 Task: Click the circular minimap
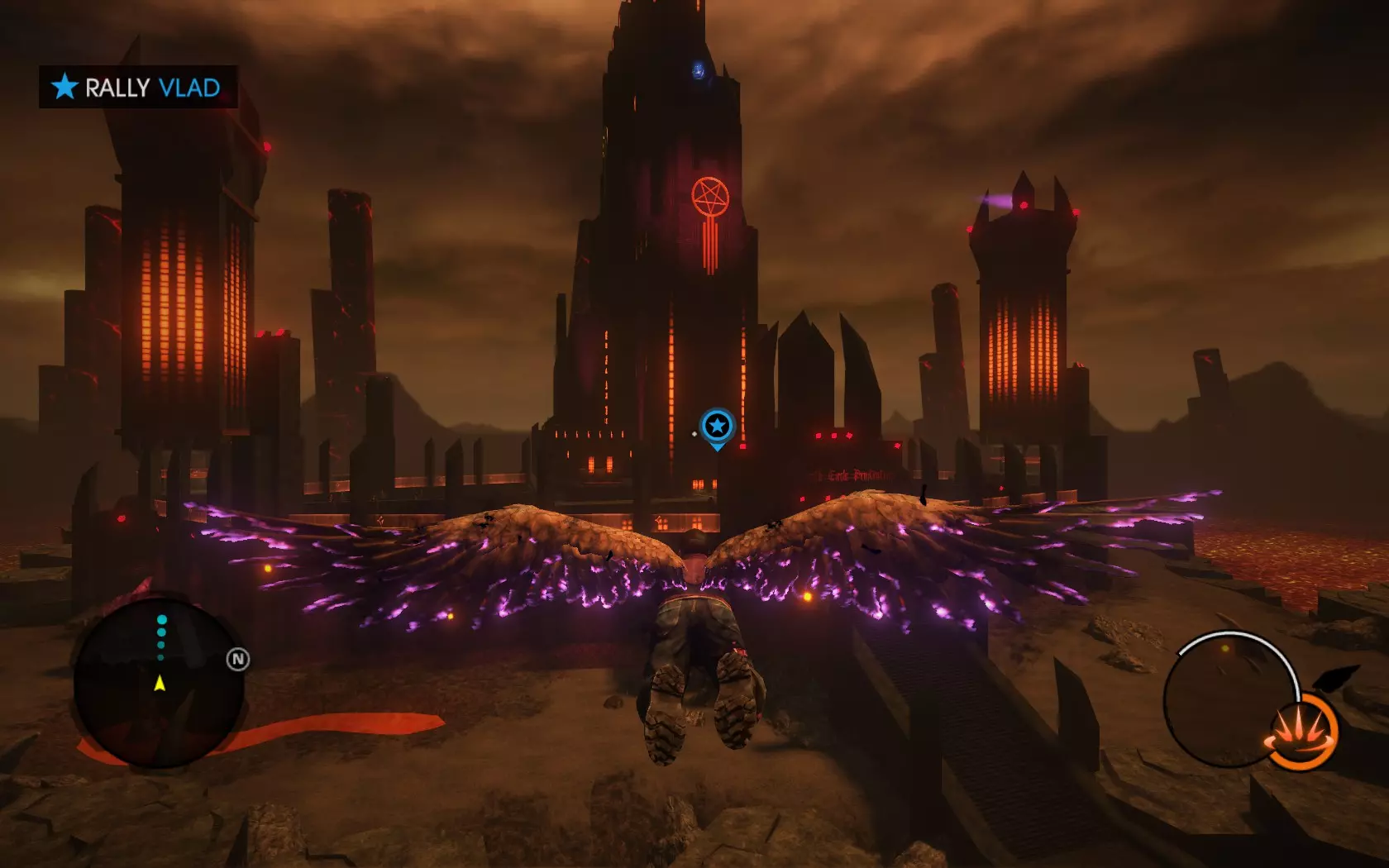pos(159,682)
